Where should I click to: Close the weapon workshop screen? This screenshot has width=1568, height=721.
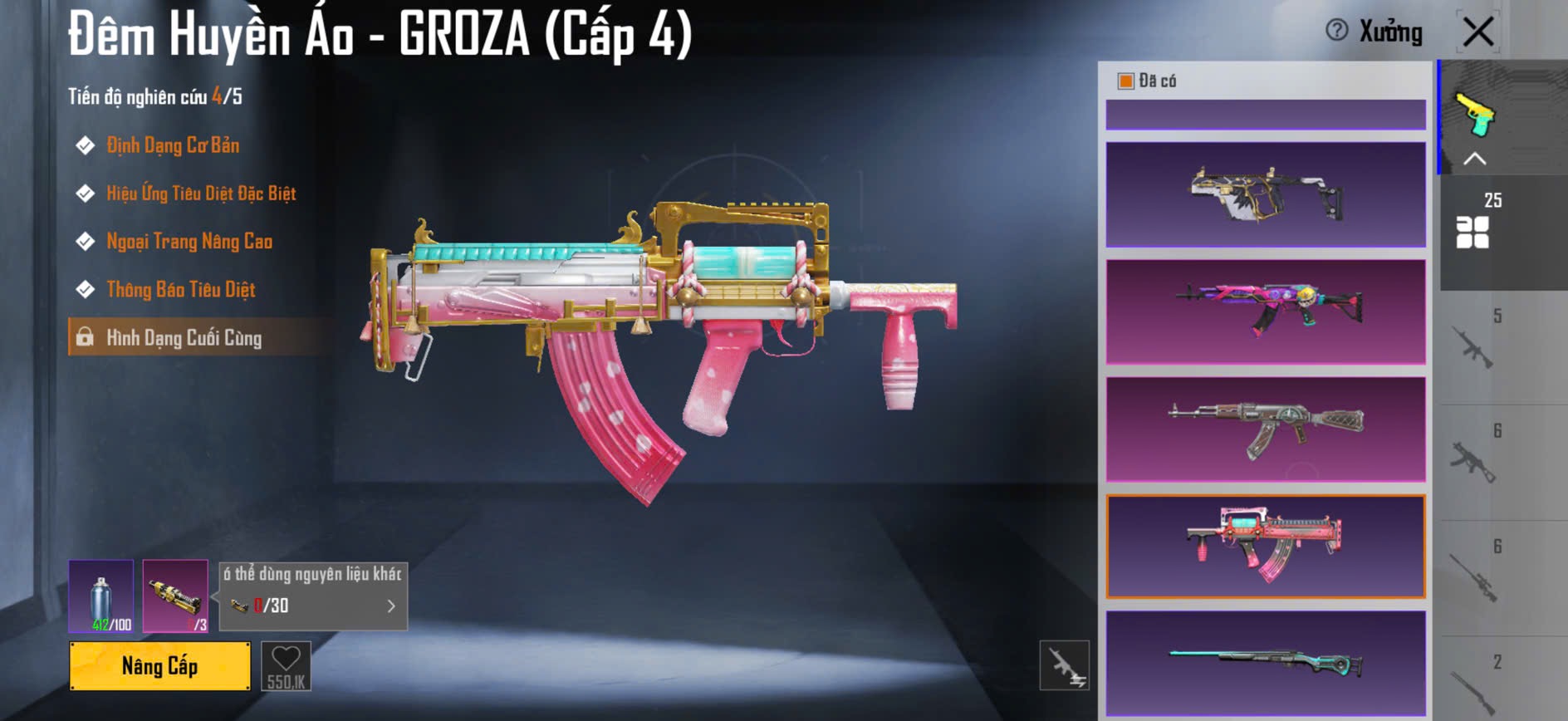click(1478, 32)
